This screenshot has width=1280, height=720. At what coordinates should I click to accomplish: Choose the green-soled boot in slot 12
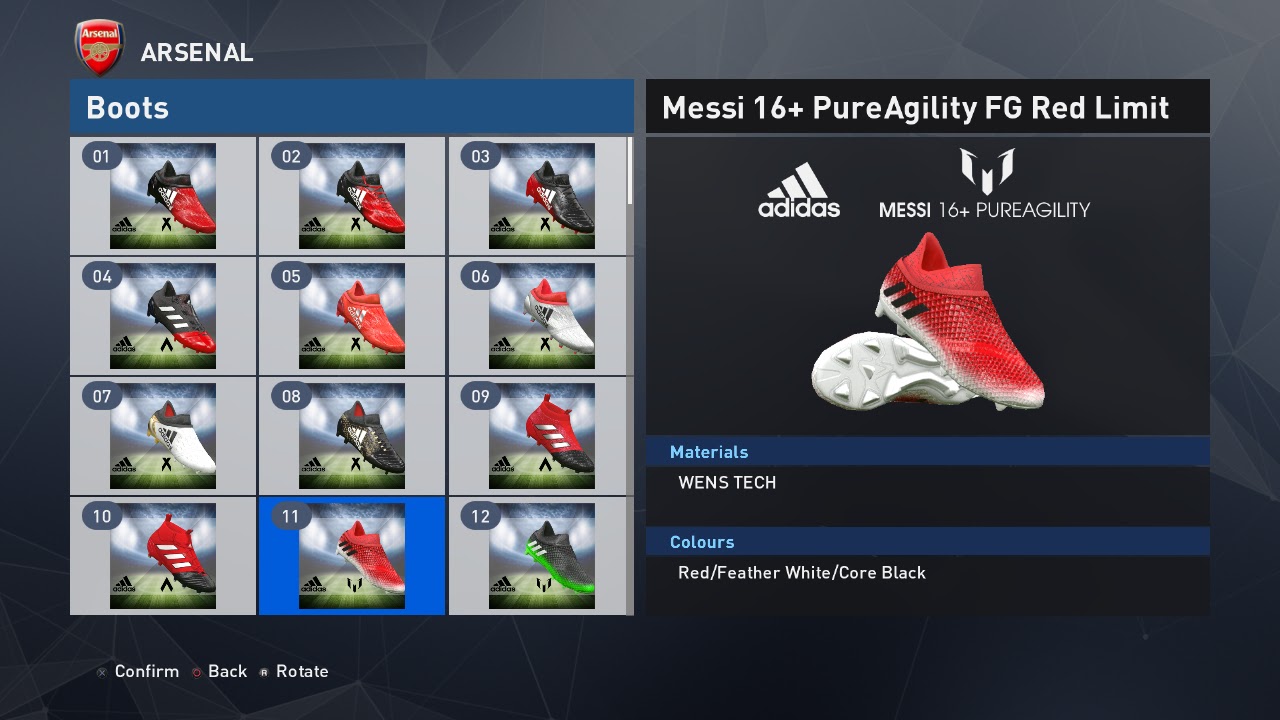click(541, 556)
